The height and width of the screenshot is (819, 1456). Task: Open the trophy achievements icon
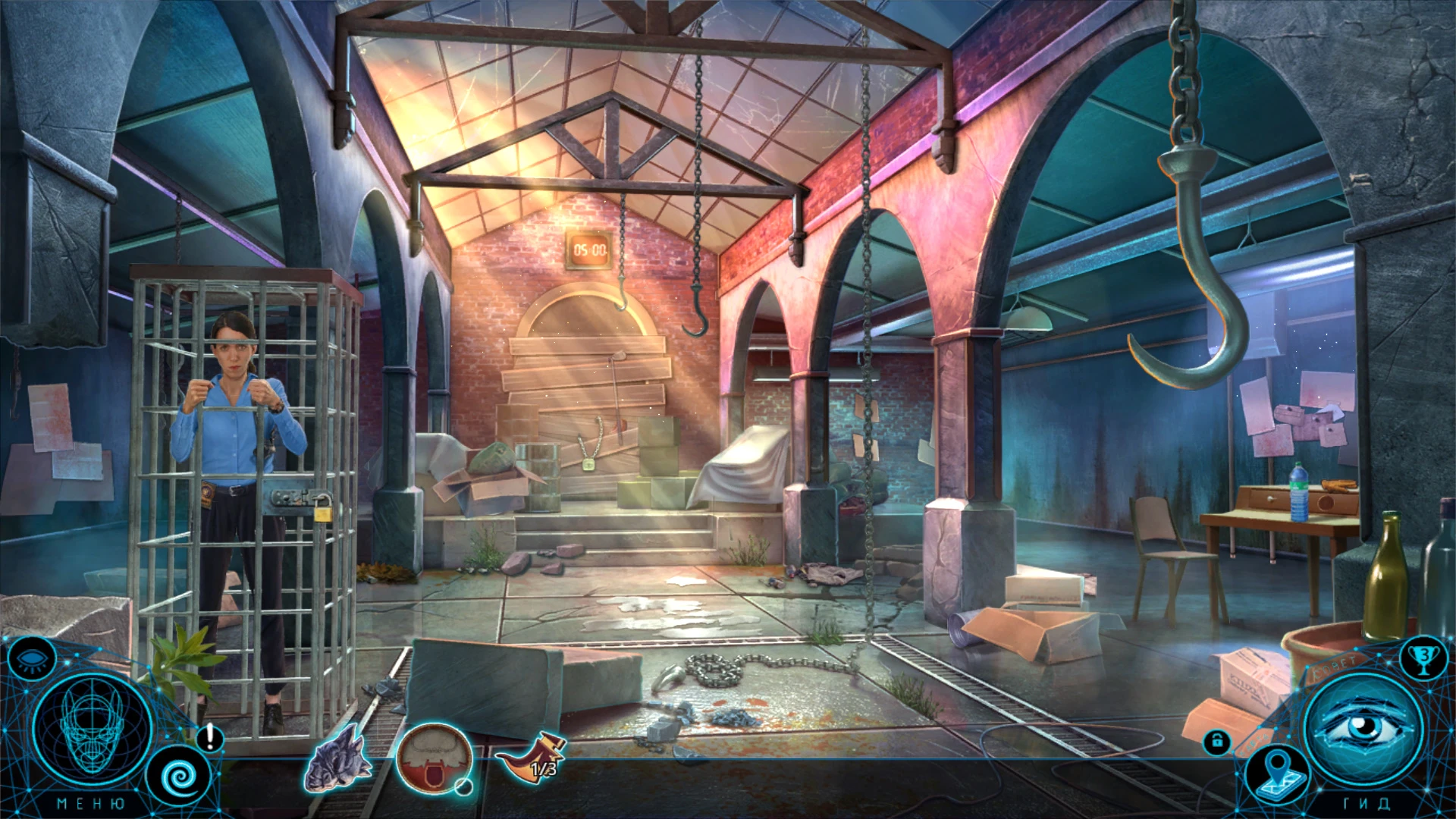pos(1423,657)
